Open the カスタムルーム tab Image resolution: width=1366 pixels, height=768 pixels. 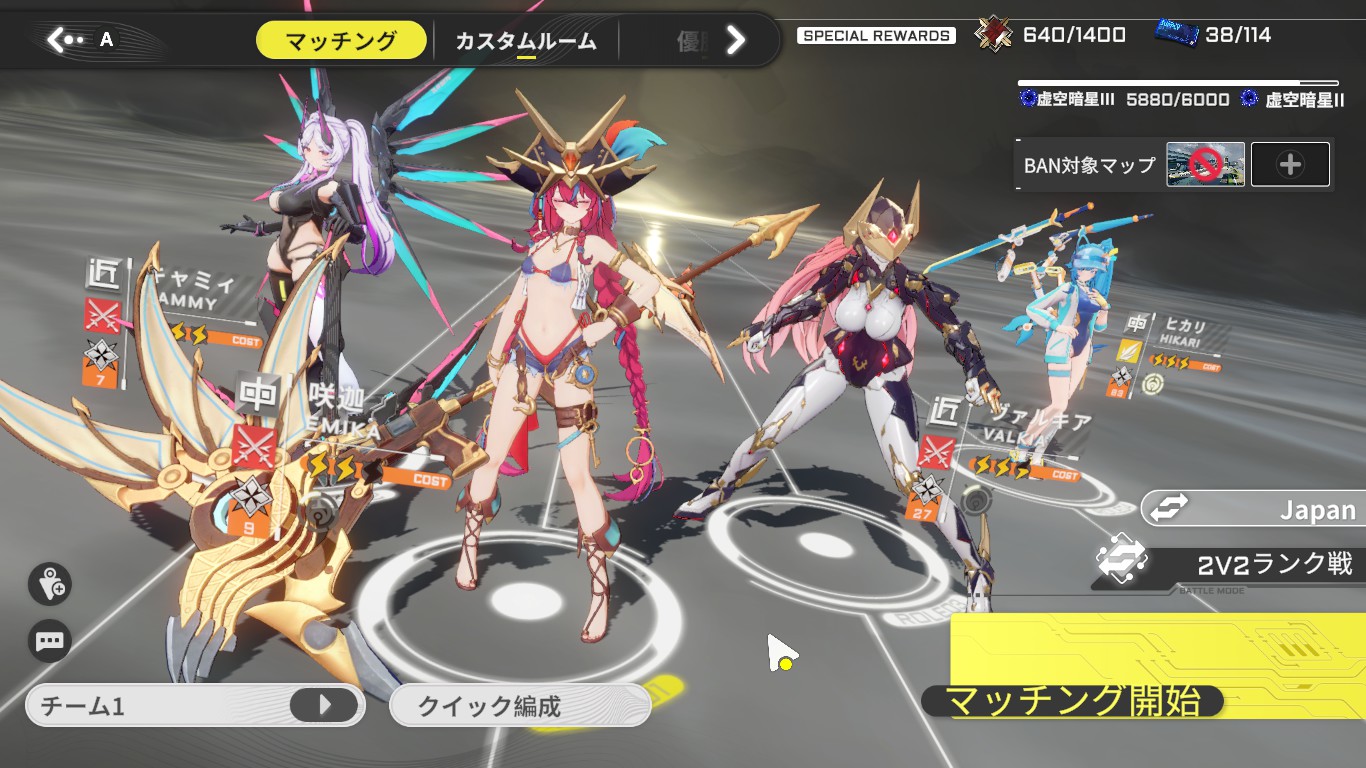pos(525,41)
